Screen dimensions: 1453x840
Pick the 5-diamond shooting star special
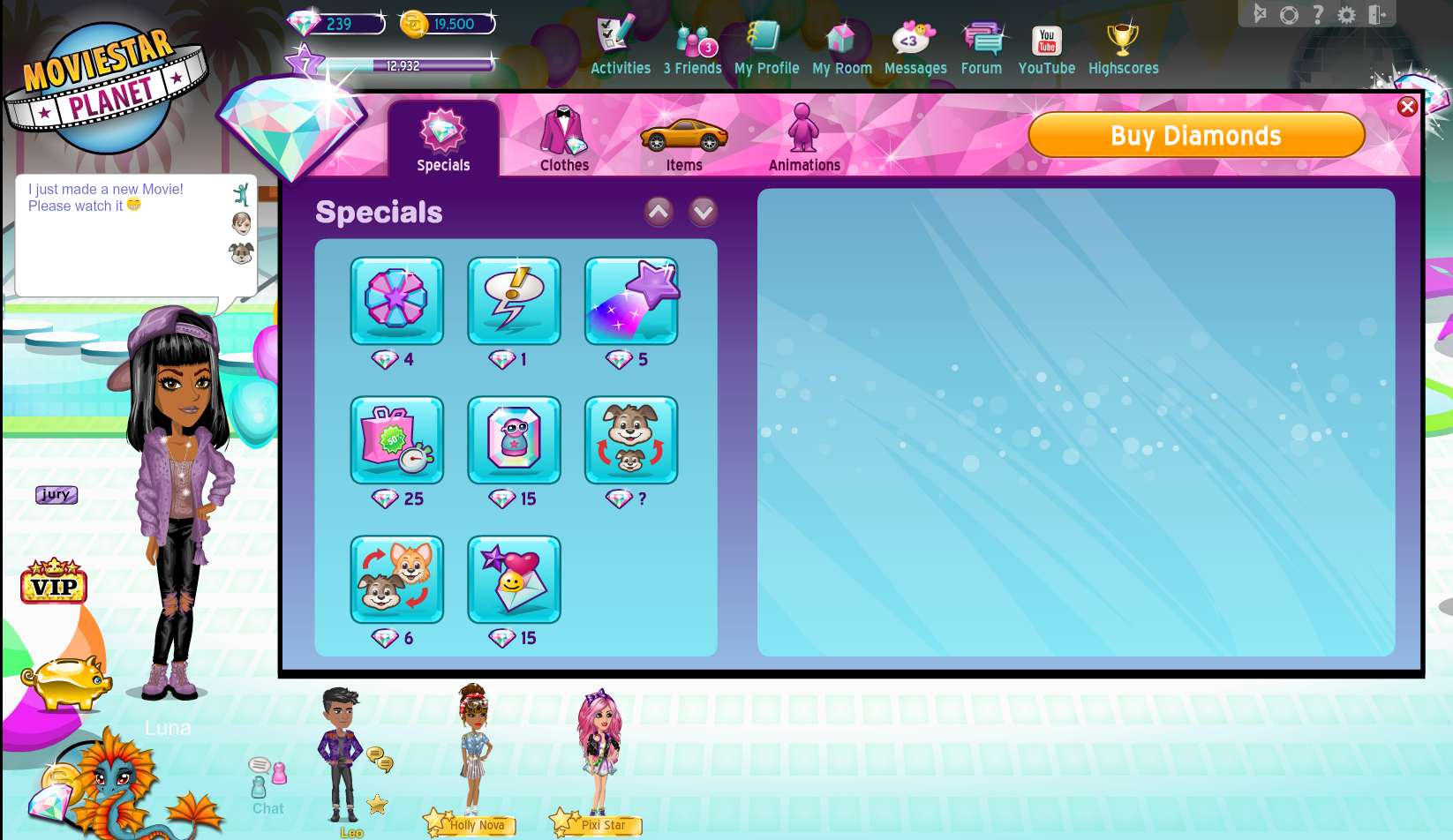(x=631, y=301)
